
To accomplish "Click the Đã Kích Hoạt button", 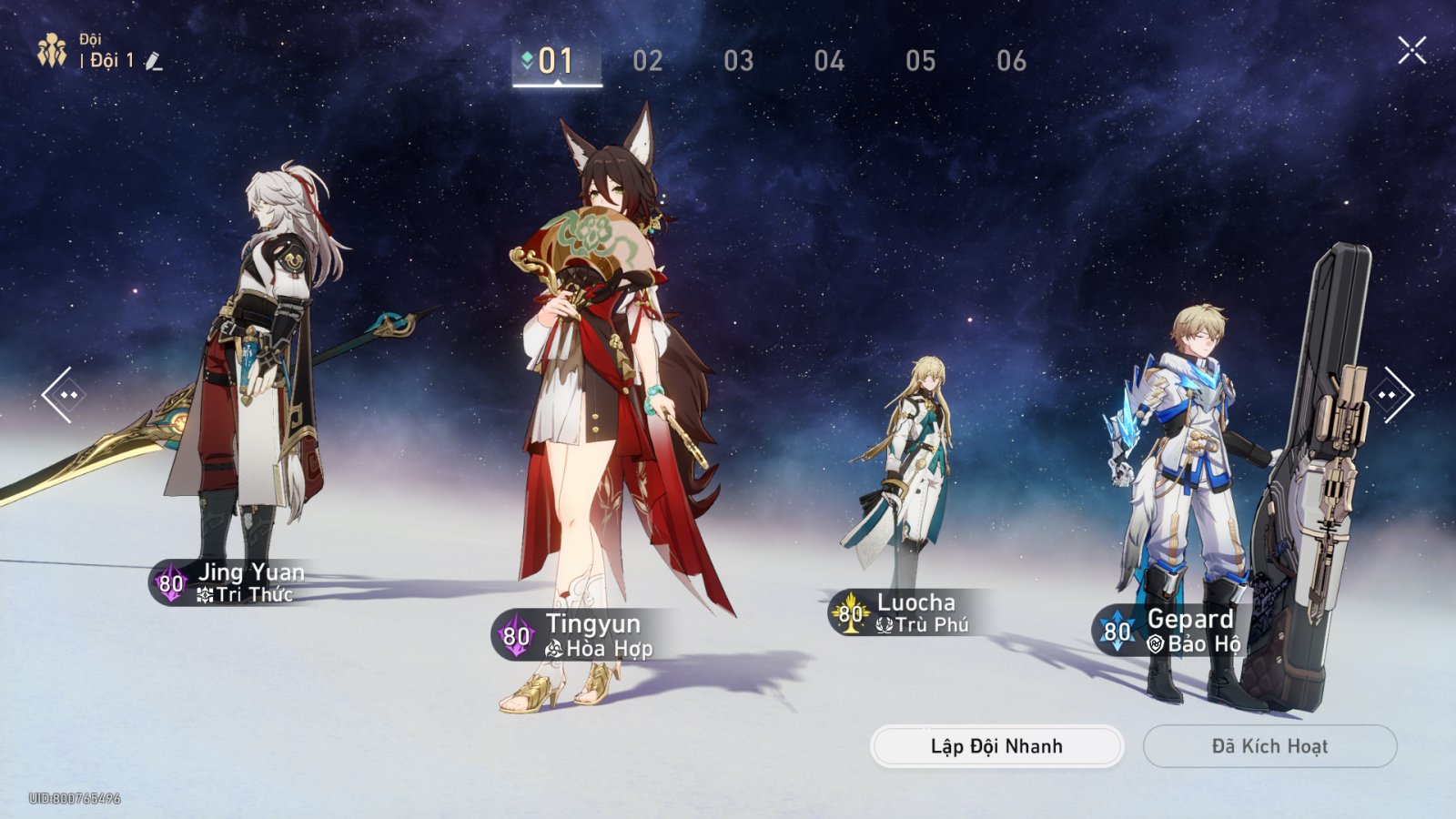I will [1269, 746].
